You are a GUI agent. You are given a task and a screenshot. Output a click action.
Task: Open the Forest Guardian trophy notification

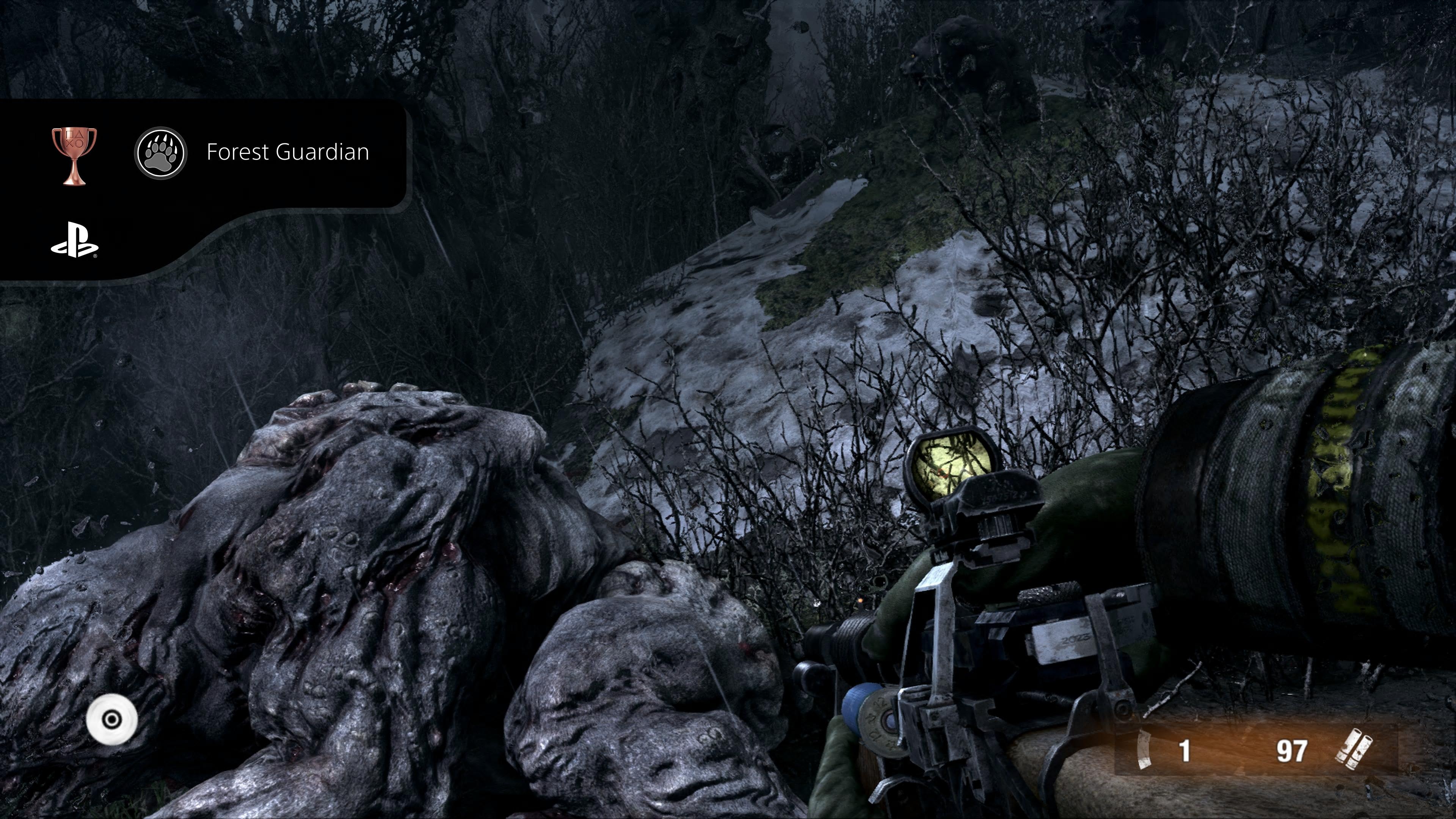[x=287, y=152]
